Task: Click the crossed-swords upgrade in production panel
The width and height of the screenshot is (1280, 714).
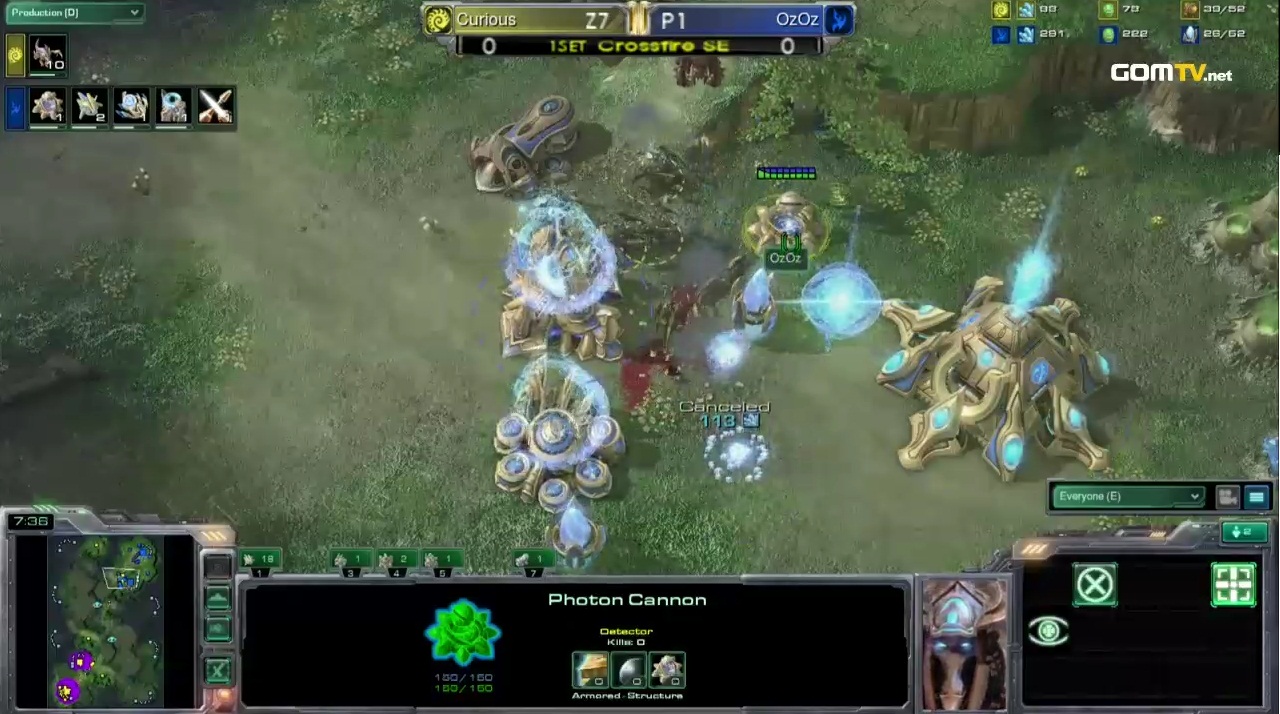Action: pyautogui.click(x=215, y=106)
